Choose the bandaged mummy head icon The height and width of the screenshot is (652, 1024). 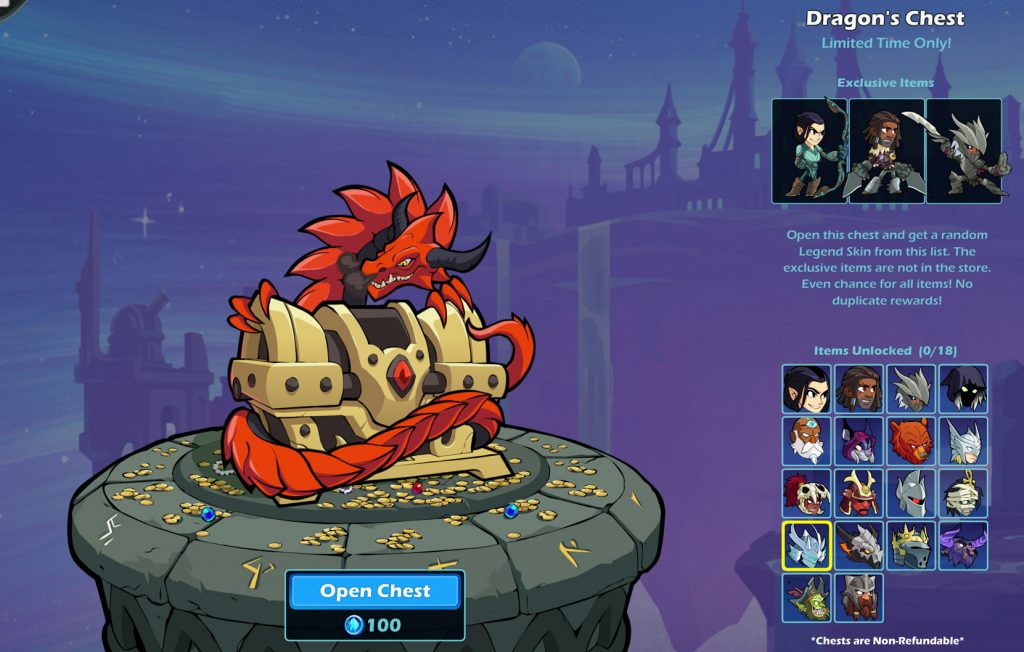963,493
